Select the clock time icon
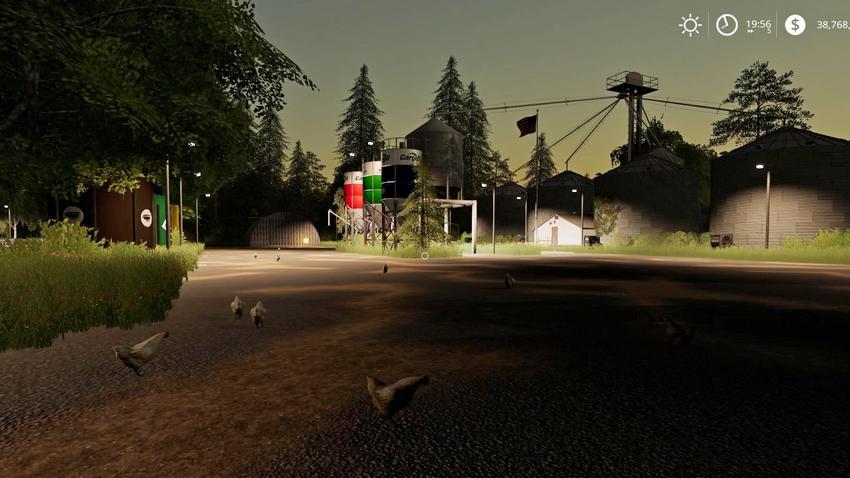The height and width of the screenshot is (478, 850). pos(727,25)
